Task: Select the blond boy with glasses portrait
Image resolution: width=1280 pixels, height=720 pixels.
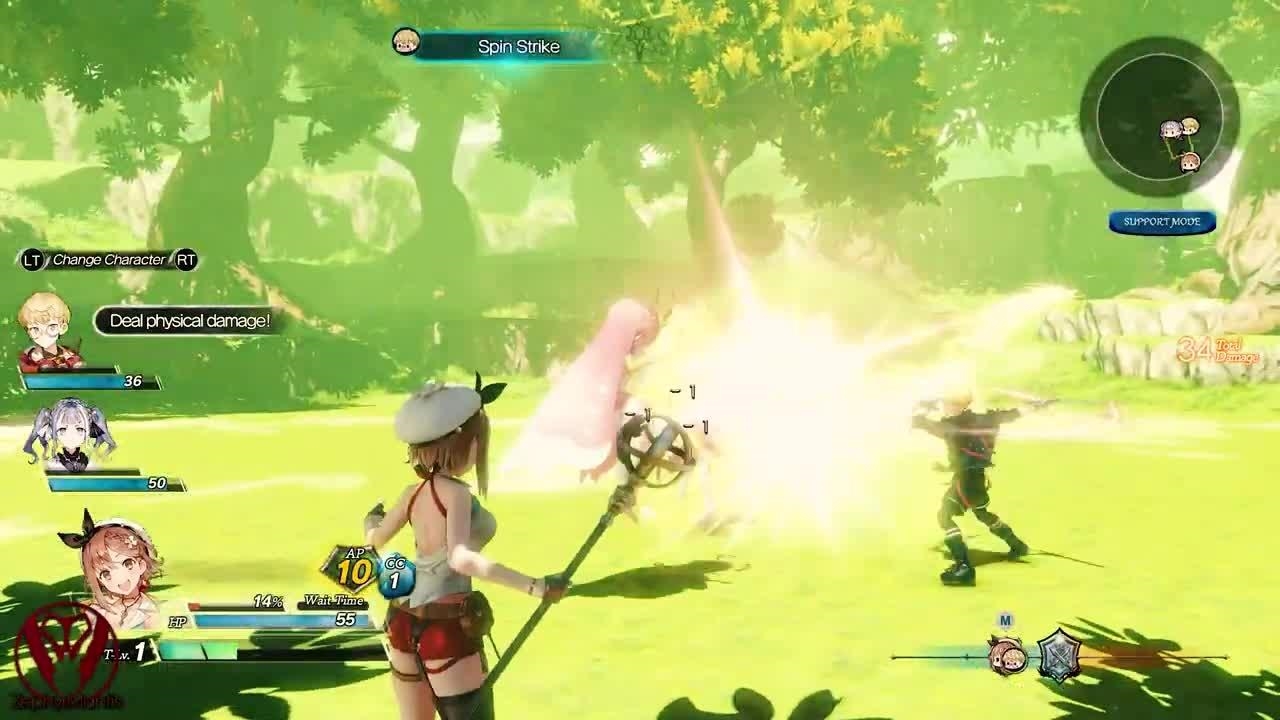Action: (x=46, y=328)
